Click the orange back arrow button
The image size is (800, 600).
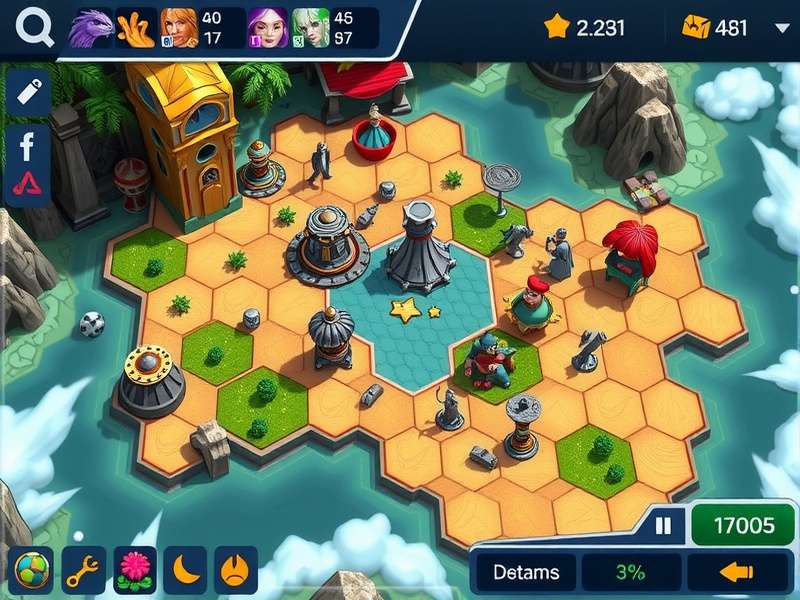736,573
